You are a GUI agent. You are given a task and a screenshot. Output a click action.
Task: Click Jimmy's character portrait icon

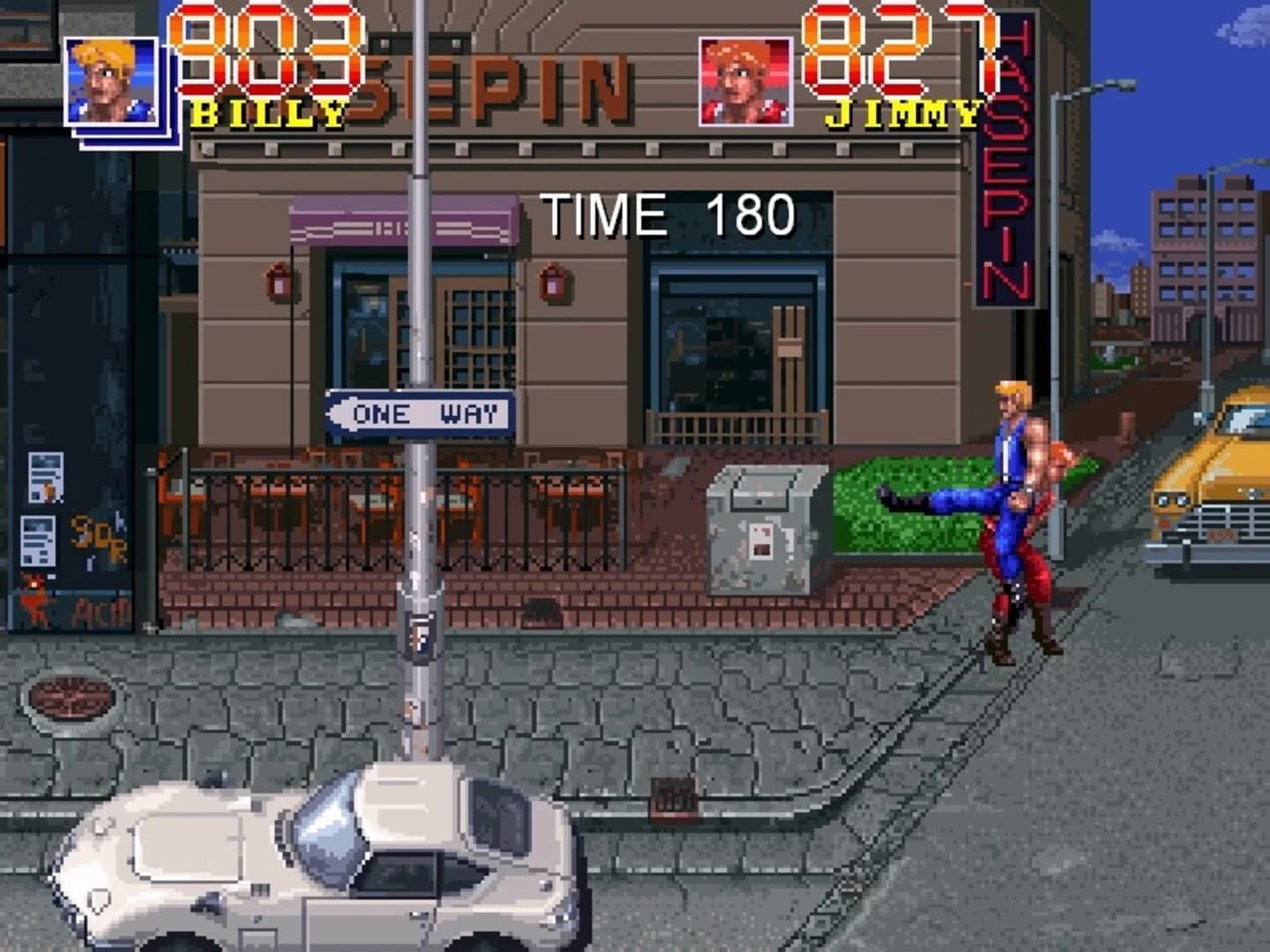pos(746,79)
